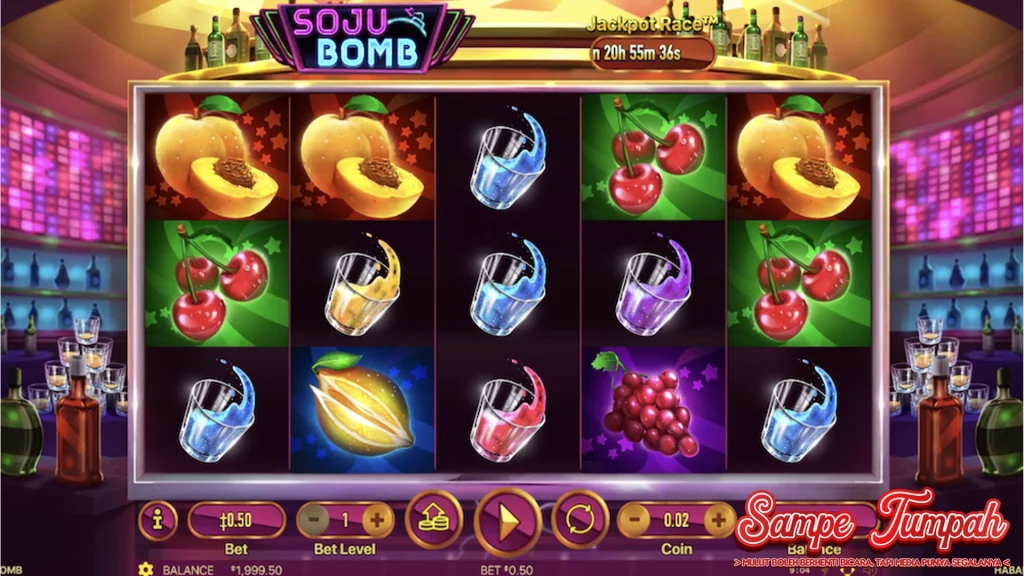Activate the autoplay circular arrows button
The height and width of the screenshot is (576, 1024).
point(580,520)
